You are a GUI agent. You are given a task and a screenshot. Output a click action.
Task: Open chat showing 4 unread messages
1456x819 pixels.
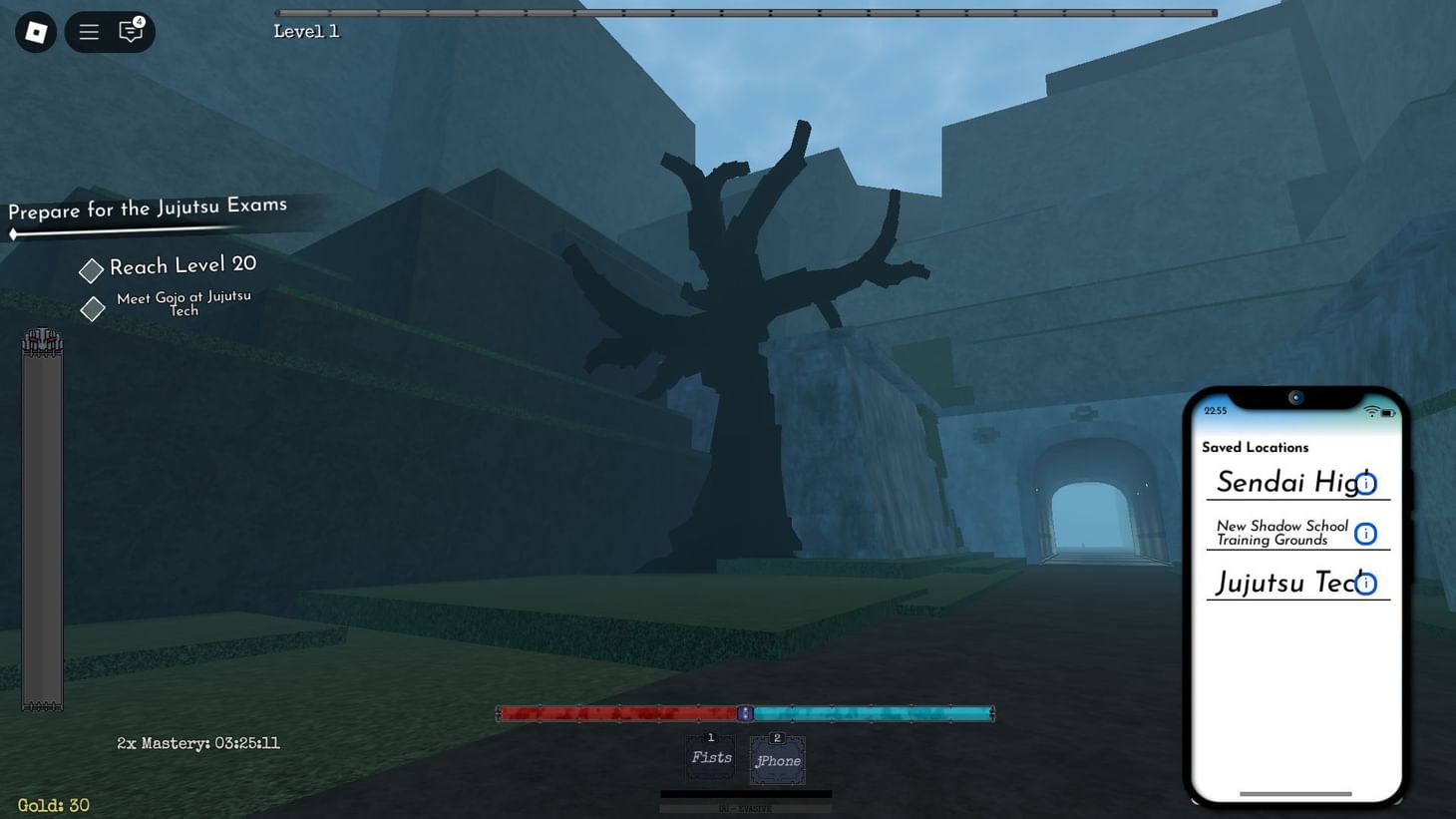(x=130, y=32)
